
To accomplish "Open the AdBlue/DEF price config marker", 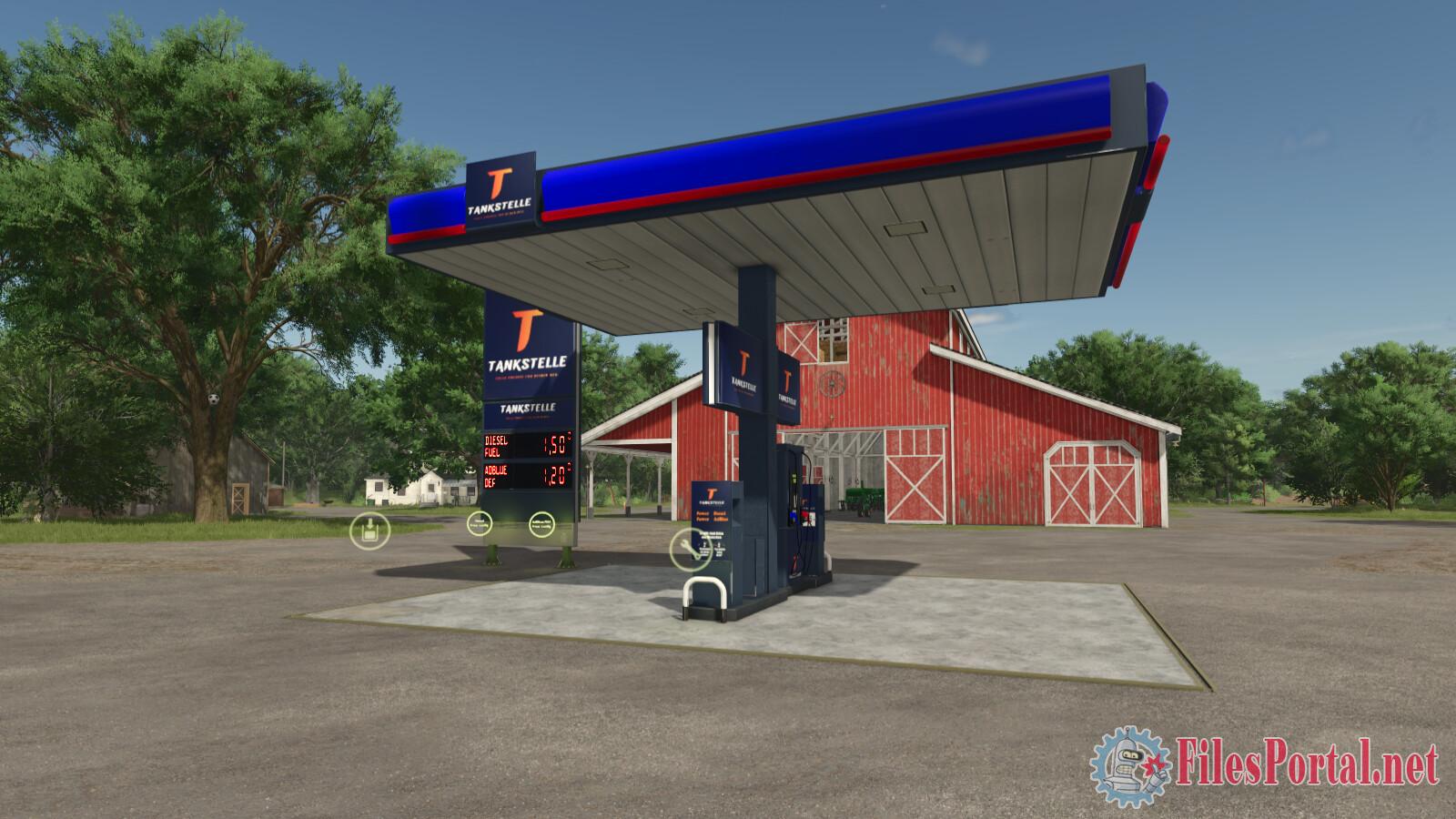I will [x=541, y=523].
